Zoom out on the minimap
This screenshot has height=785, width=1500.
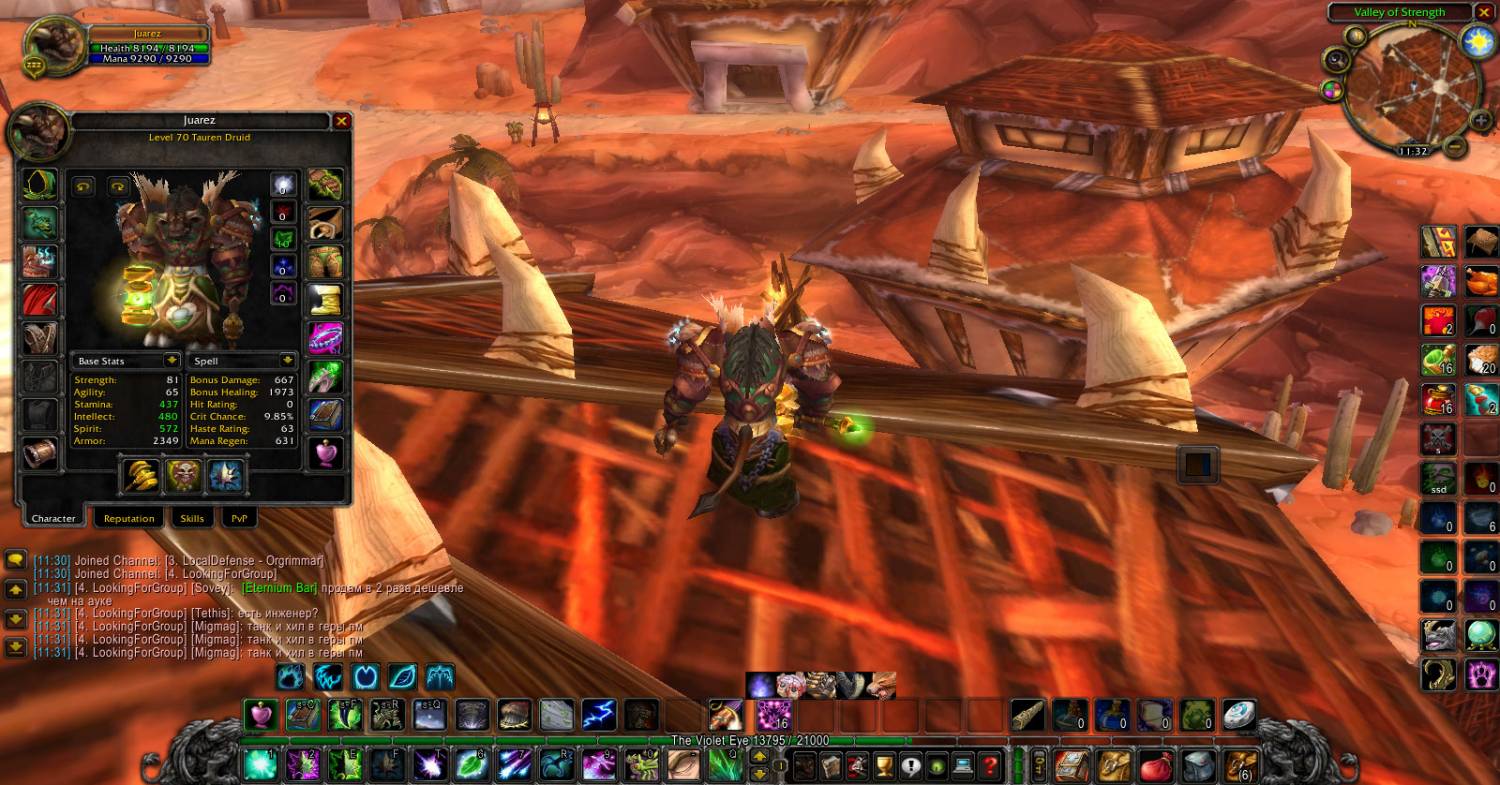tap(1456, 147)
